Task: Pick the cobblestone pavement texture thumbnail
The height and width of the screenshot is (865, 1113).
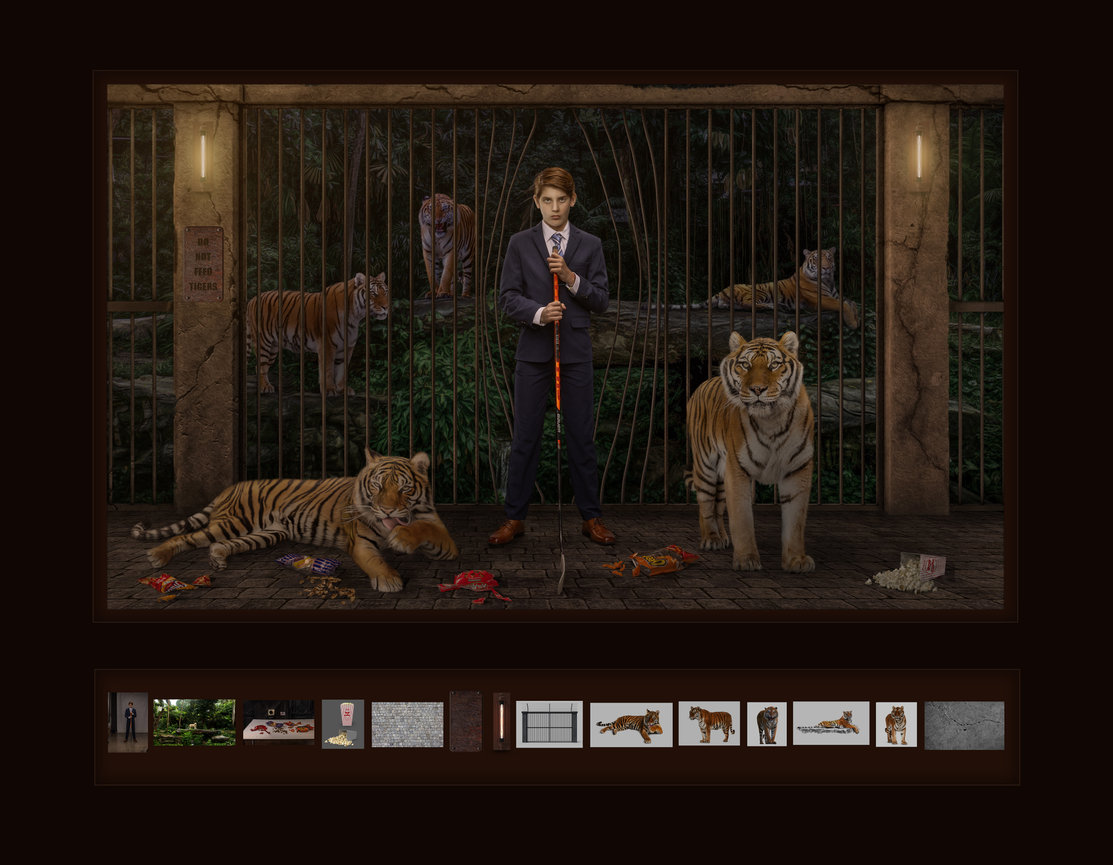Action: pos(407,724)
